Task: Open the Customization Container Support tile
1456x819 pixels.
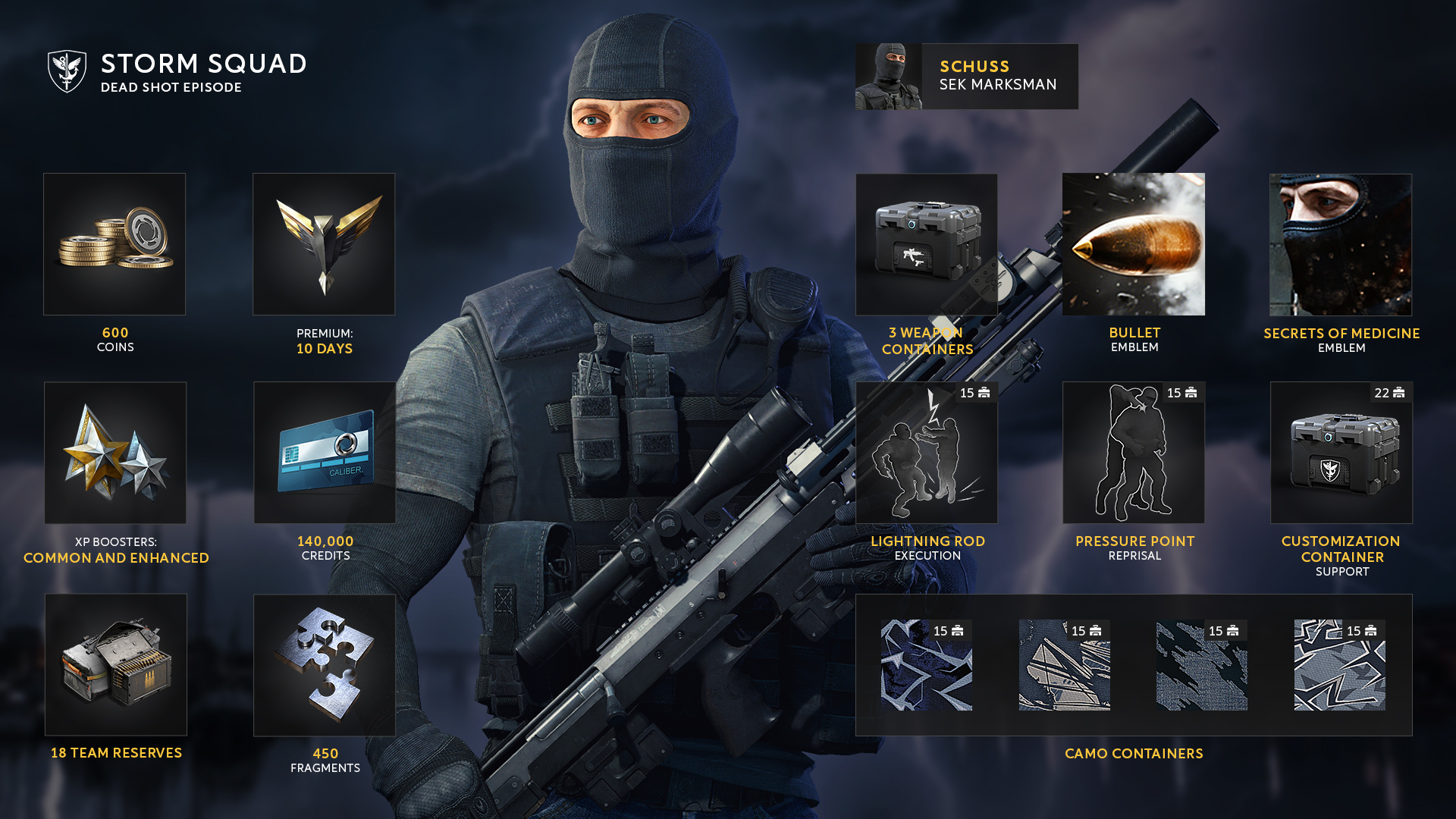Action: click(x=1341, y=453)
